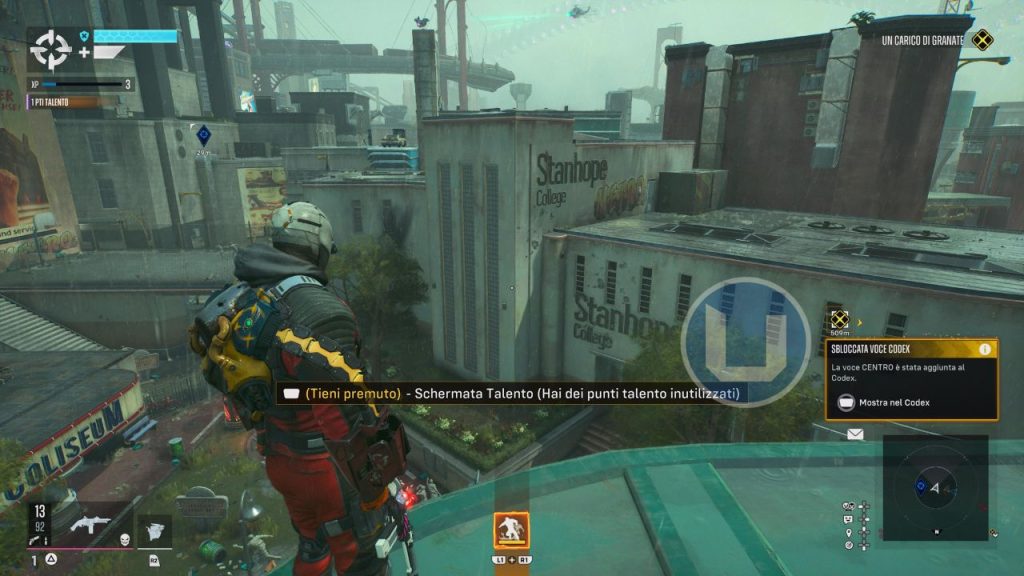This screenshot has width=1024, height=576.
Task: Open the Schermata Talento prompt banner
Action: [x=512, y=394]
